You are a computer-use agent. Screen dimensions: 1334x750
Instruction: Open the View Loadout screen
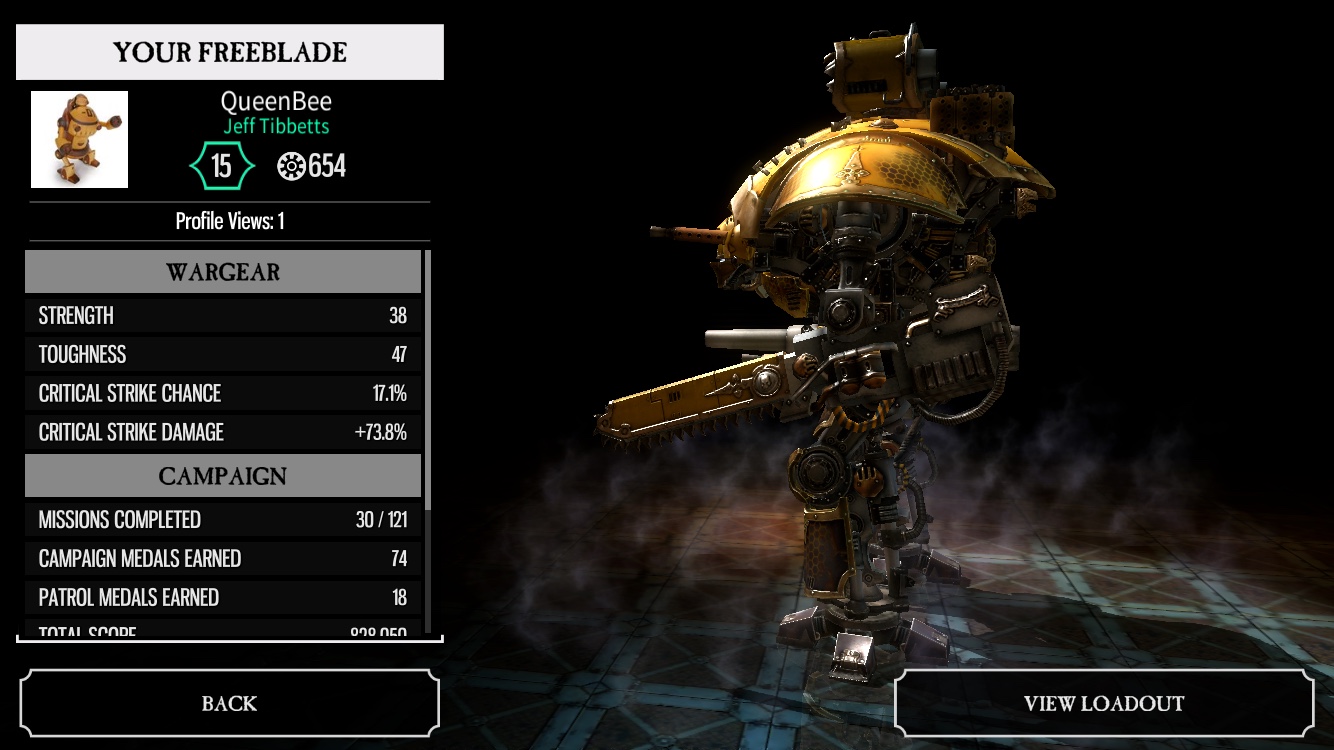1103,703
